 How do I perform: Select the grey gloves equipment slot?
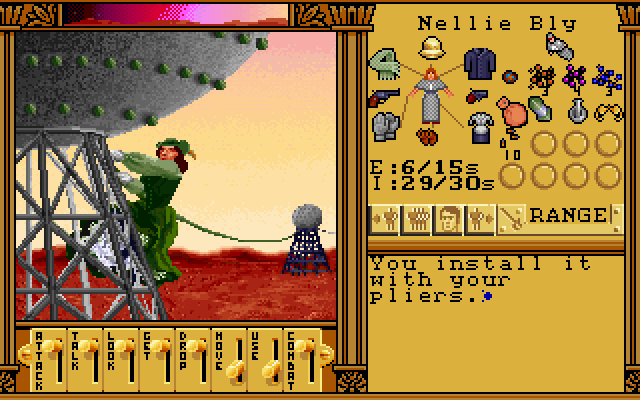click(386, 126)
